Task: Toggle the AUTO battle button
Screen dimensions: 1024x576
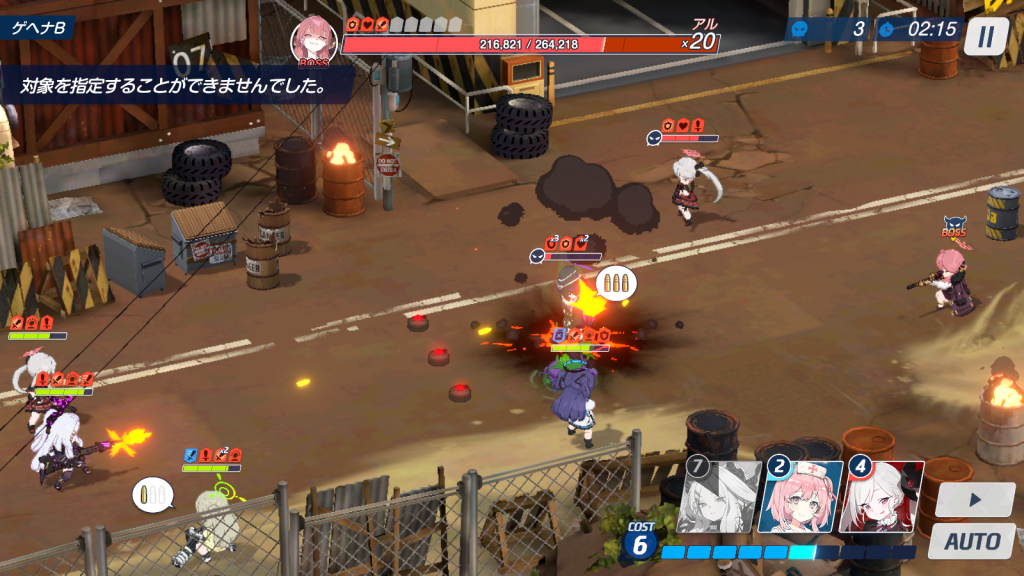Action: 973,542
